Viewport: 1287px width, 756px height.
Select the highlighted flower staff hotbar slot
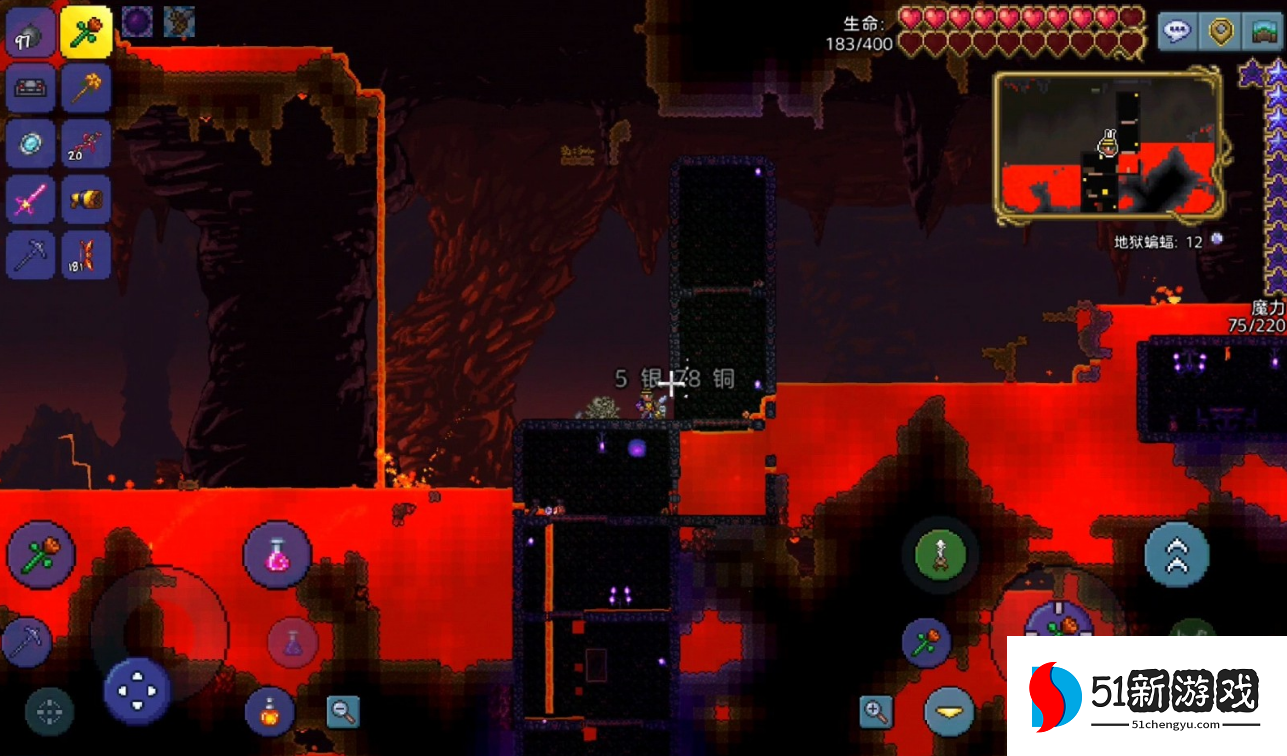click(x=85, y=32)
